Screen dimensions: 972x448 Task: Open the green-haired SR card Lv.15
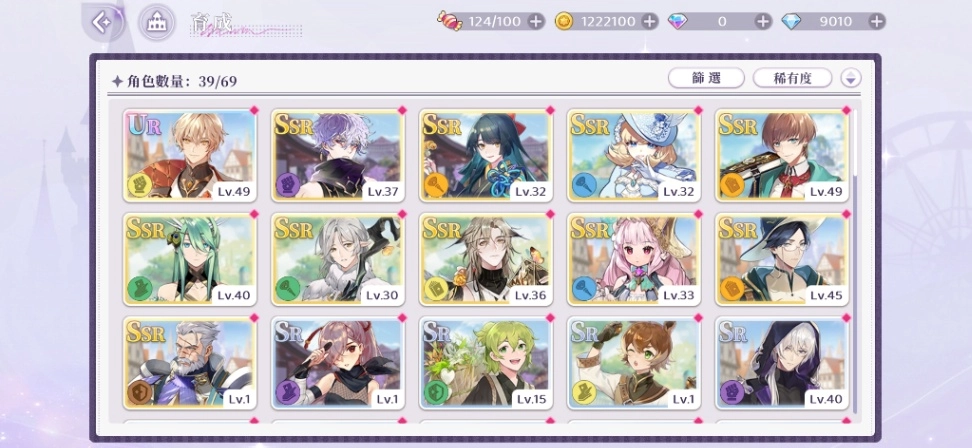pos(485,363)
